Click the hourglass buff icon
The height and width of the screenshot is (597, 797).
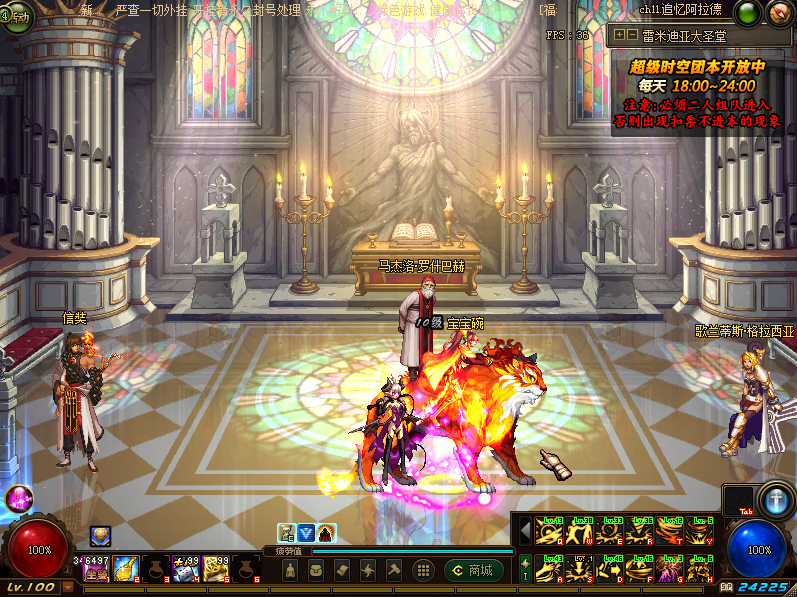tap(287, 533)
